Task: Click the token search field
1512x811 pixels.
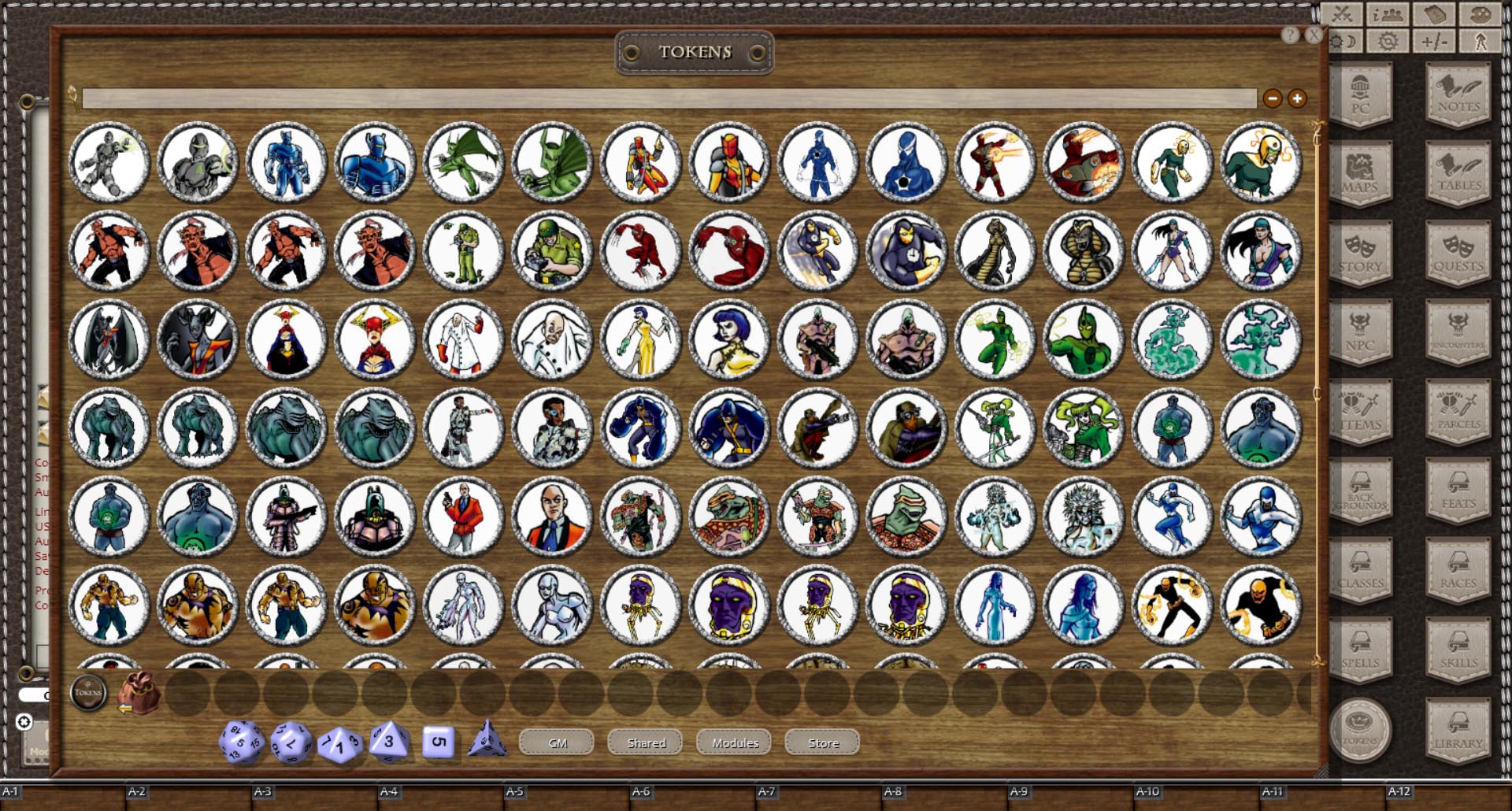Action: [x=669, y=98]
